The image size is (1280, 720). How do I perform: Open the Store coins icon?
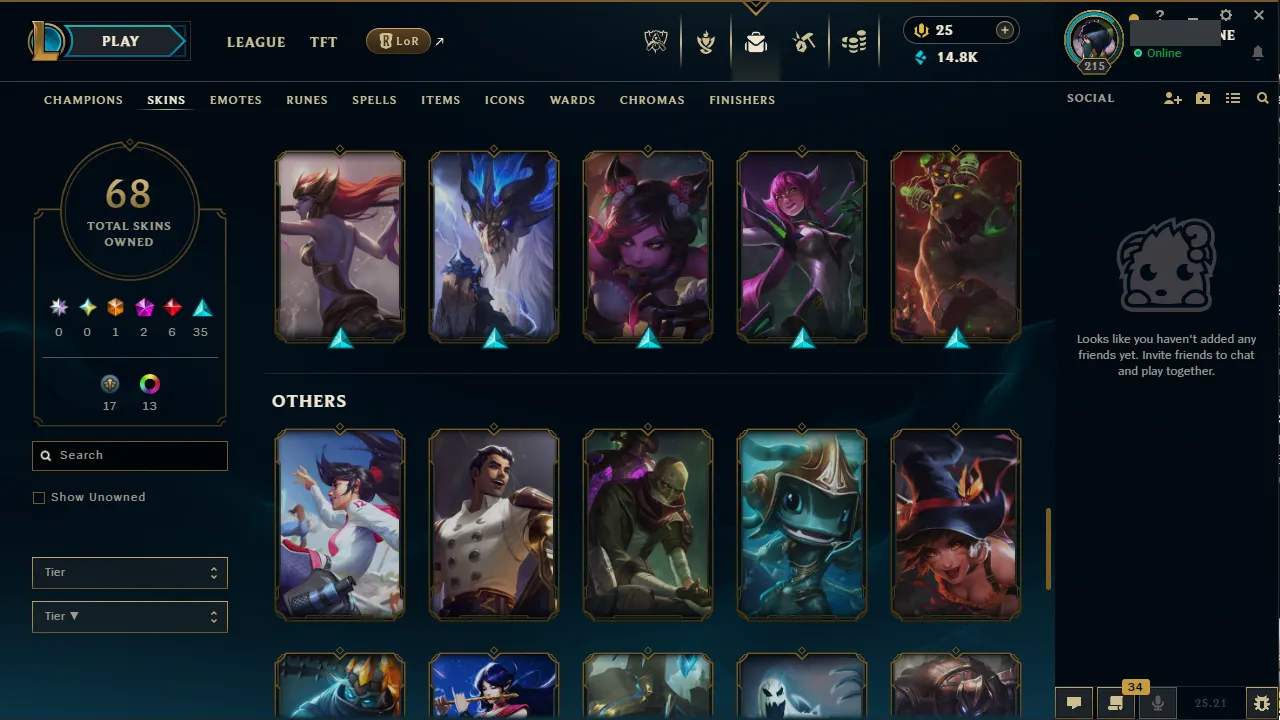tap(854, 41)
